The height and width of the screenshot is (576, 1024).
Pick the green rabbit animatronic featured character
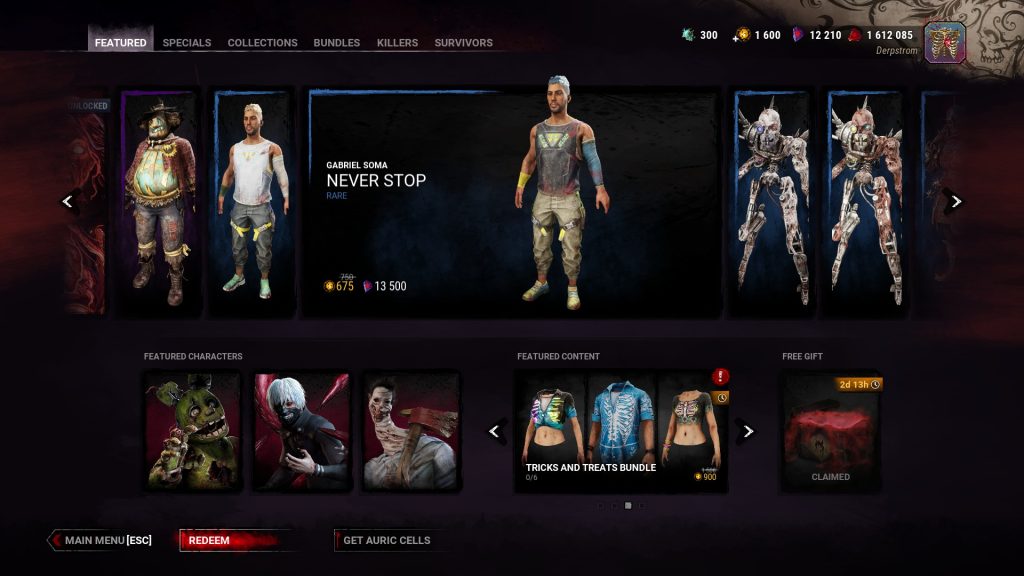point(193,432)
